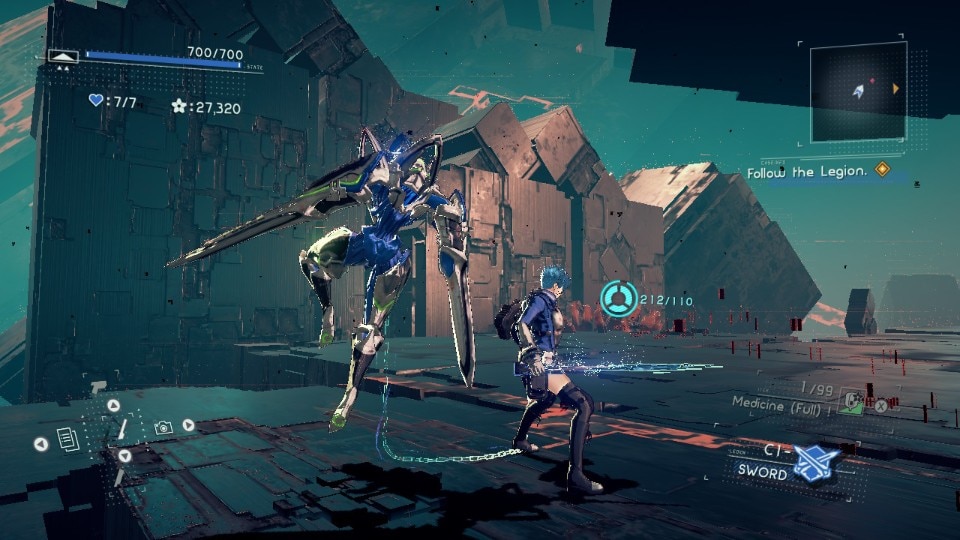Open the notes document shortcut icon
960x540 pixels.
click(x=68, y=438)
